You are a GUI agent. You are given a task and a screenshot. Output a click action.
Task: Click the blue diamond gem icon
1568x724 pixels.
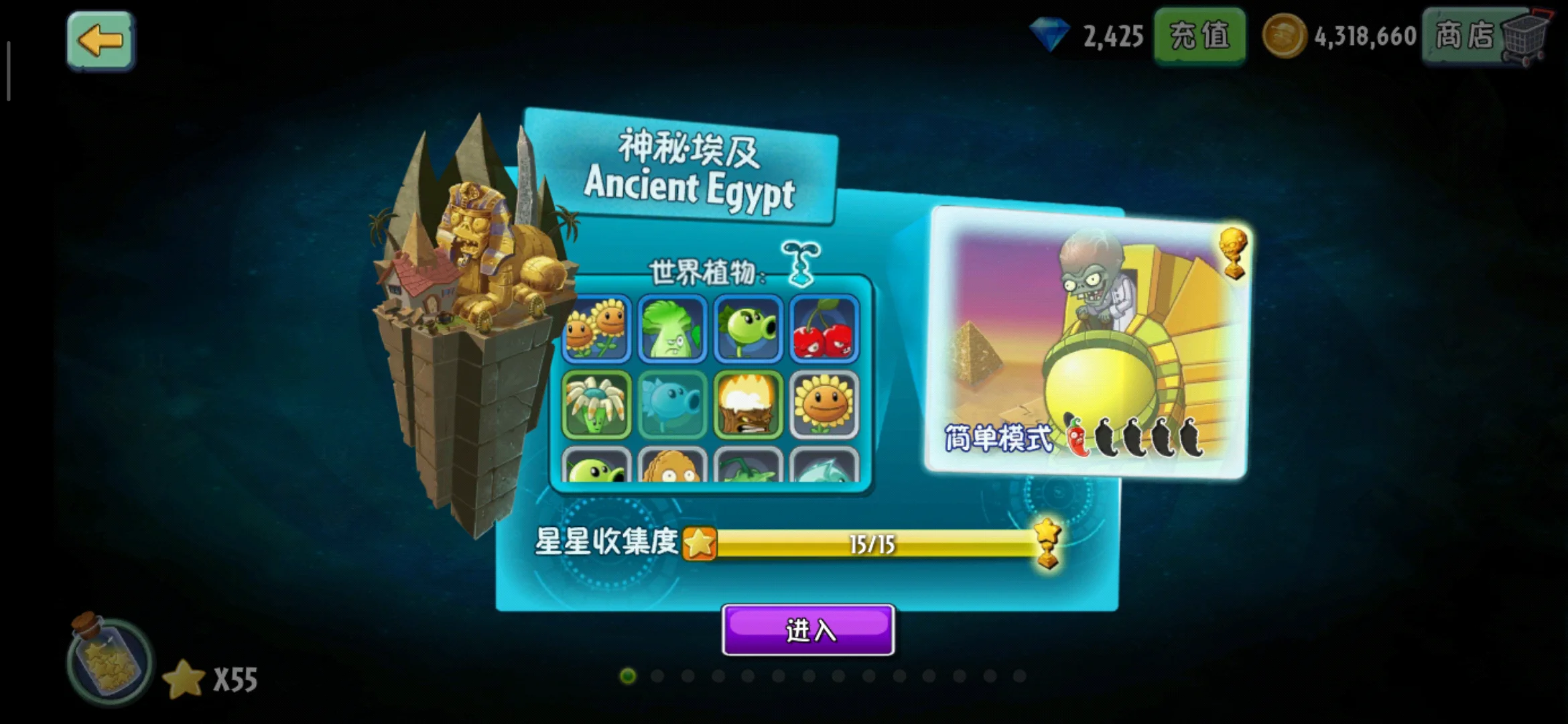pyautogui.click(x=1049, y=35)
